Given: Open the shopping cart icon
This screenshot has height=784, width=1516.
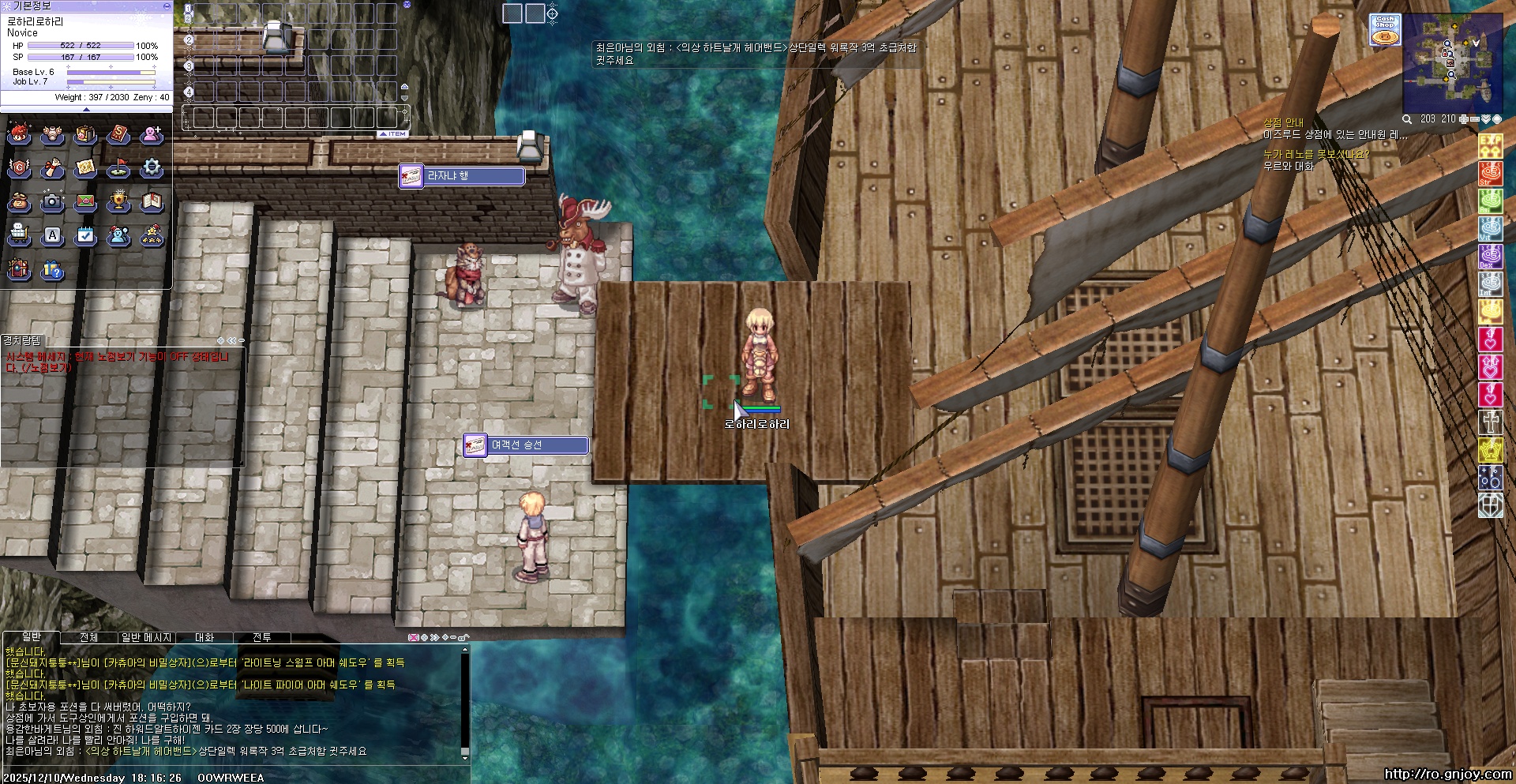Looking at the screenshot, I should 19,234.
